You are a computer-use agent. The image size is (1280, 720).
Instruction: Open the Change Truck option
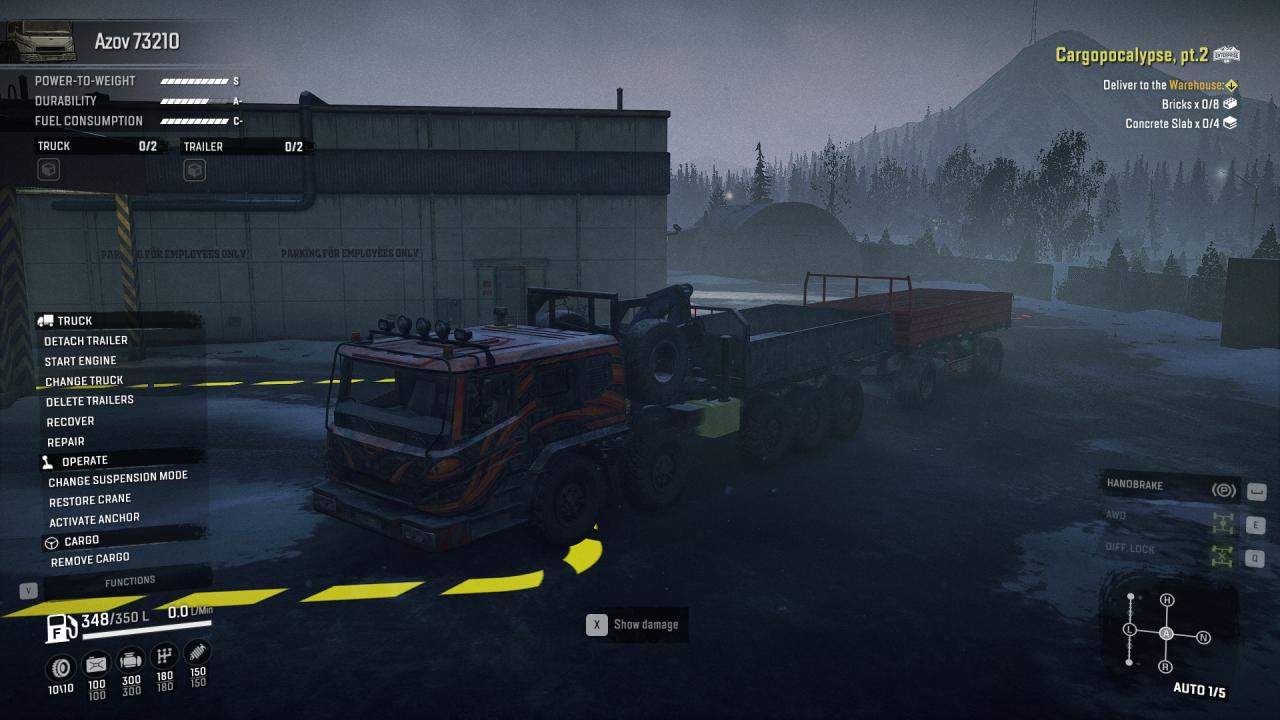click(x=84, y=381)
